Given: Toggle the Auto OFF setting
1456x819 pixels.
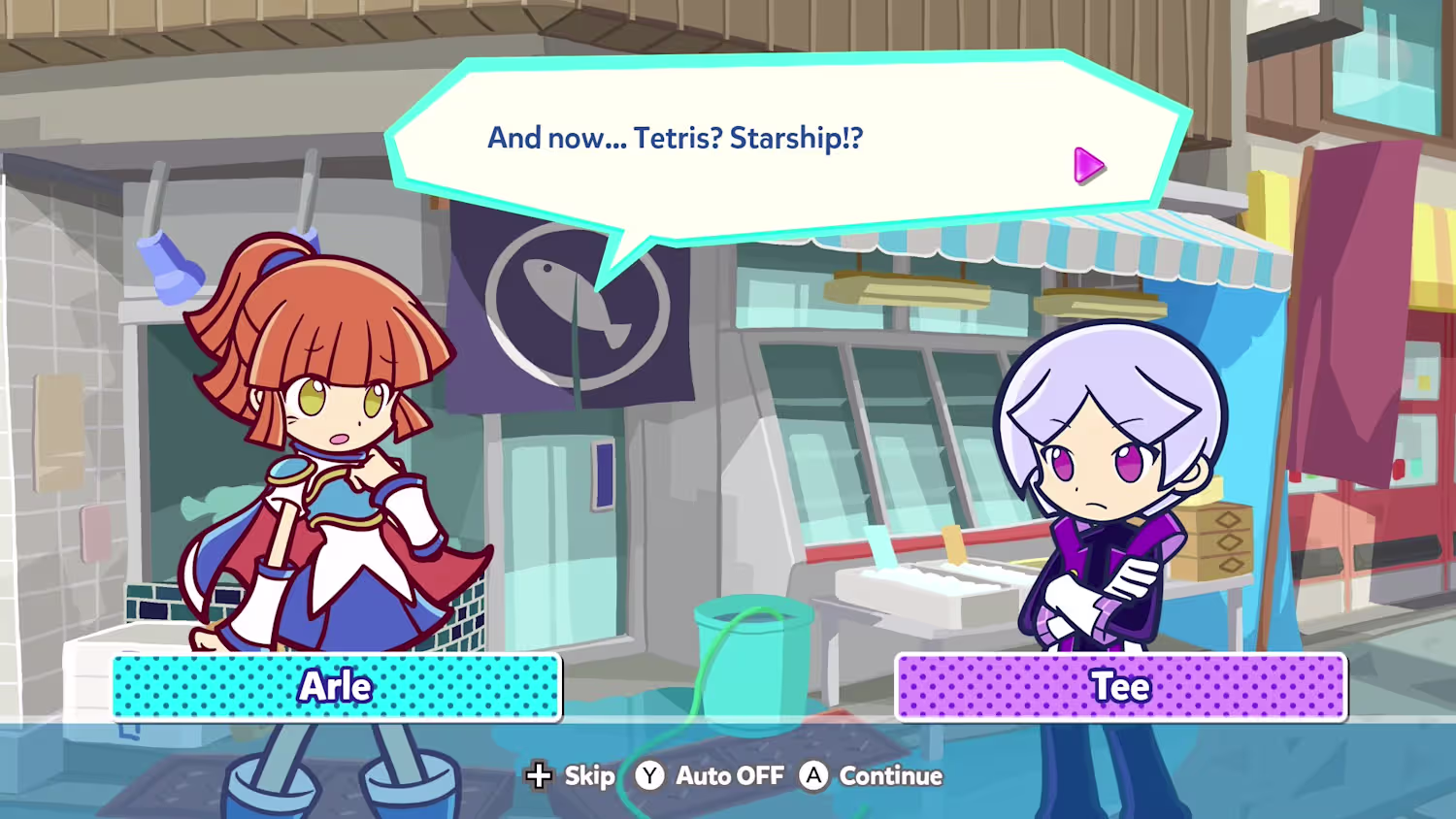Looking at the screenshot, I should tap(711, 776).
